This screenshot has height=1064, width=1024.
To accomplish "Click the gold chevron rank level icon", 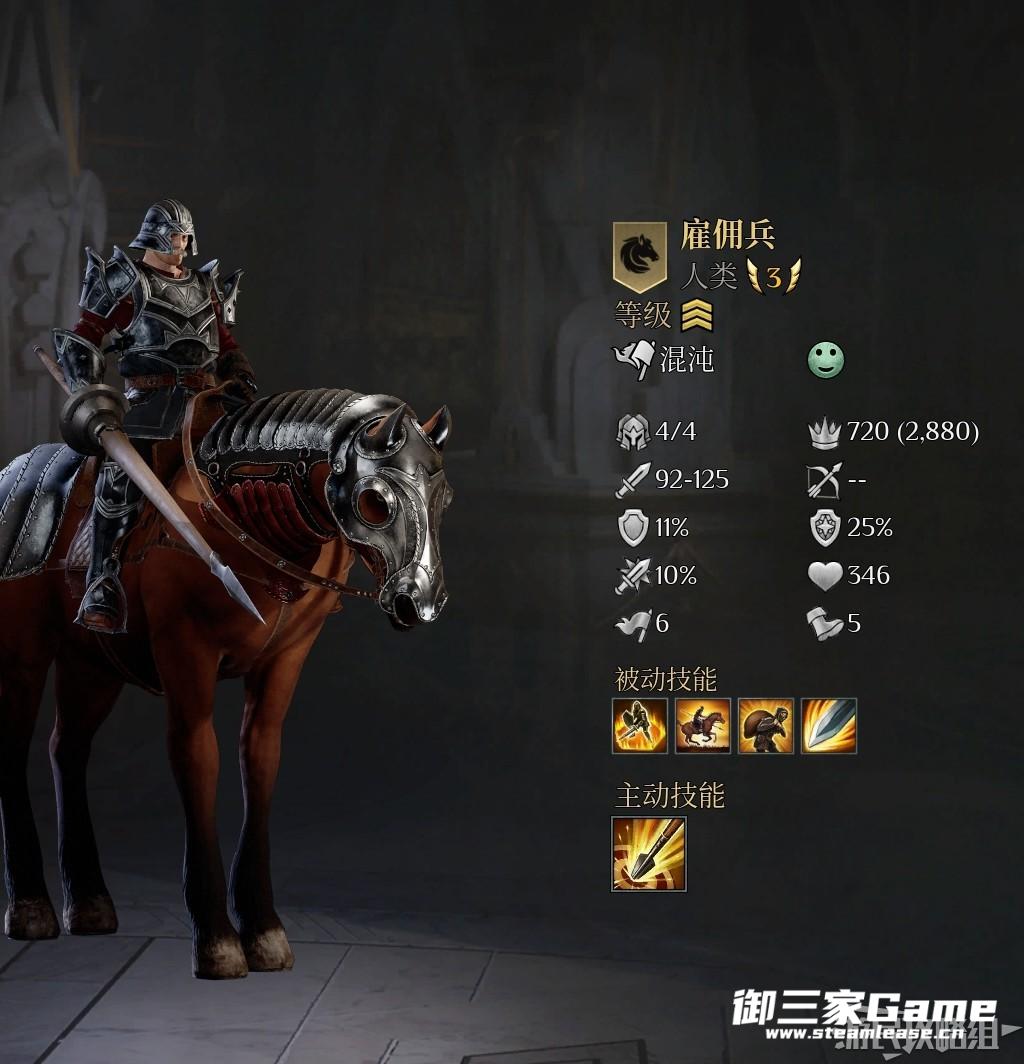I will (697, 317).
